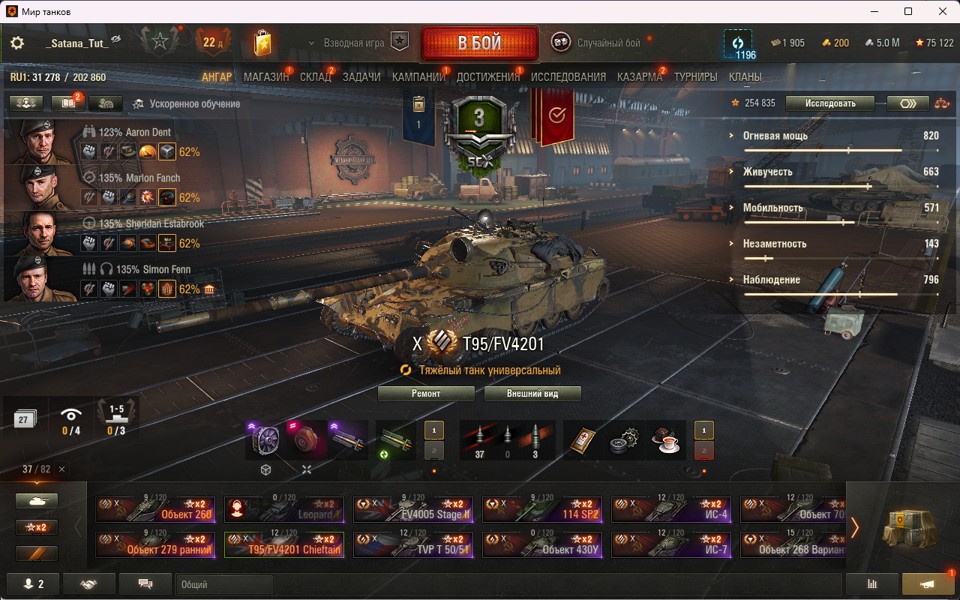The height and width of the screenshot is (600, 960).
Task: Select the TVP T 50/51 tank
Action: pos(413,545)
